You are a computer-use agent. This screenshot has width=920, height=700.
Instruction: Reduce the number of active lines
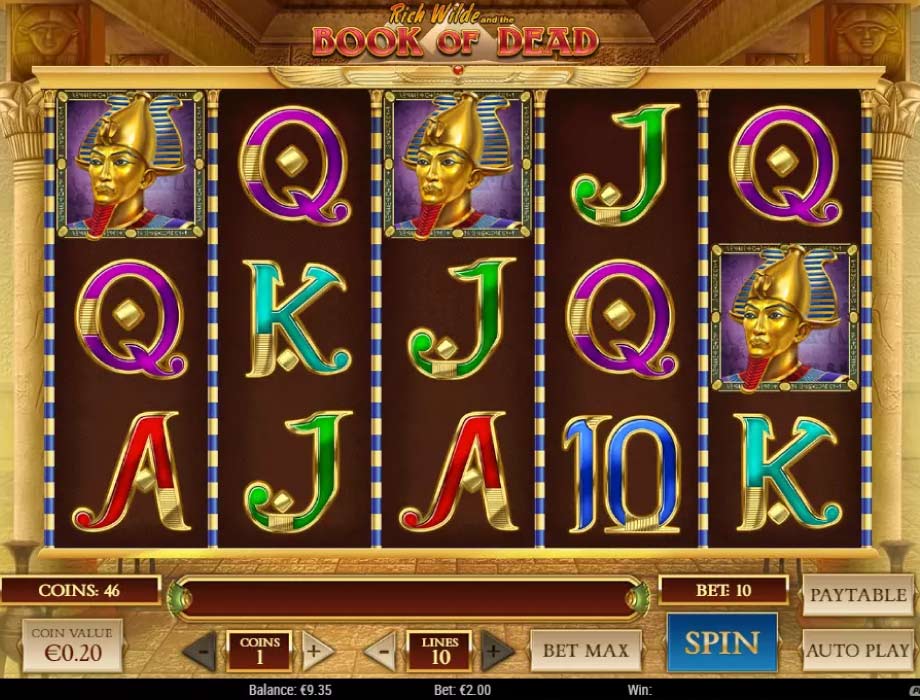379,651
